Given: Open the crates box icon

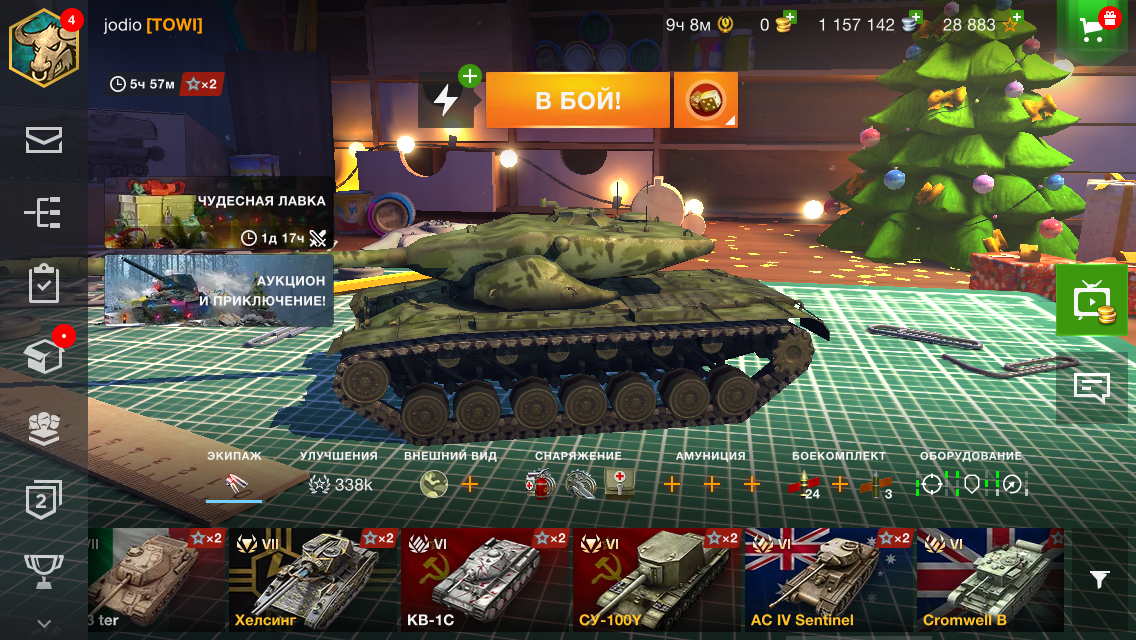Looking at the screenshot, I should (43, 356).
